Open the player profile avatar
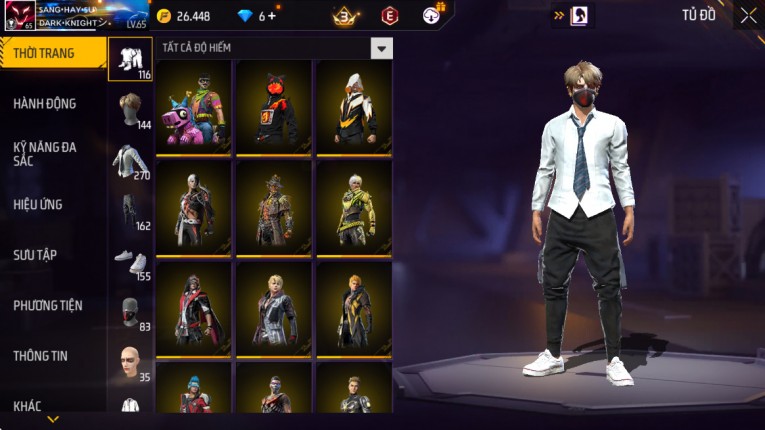The height and width of the screenshot is (430, 765). click(x=20, y=16)
